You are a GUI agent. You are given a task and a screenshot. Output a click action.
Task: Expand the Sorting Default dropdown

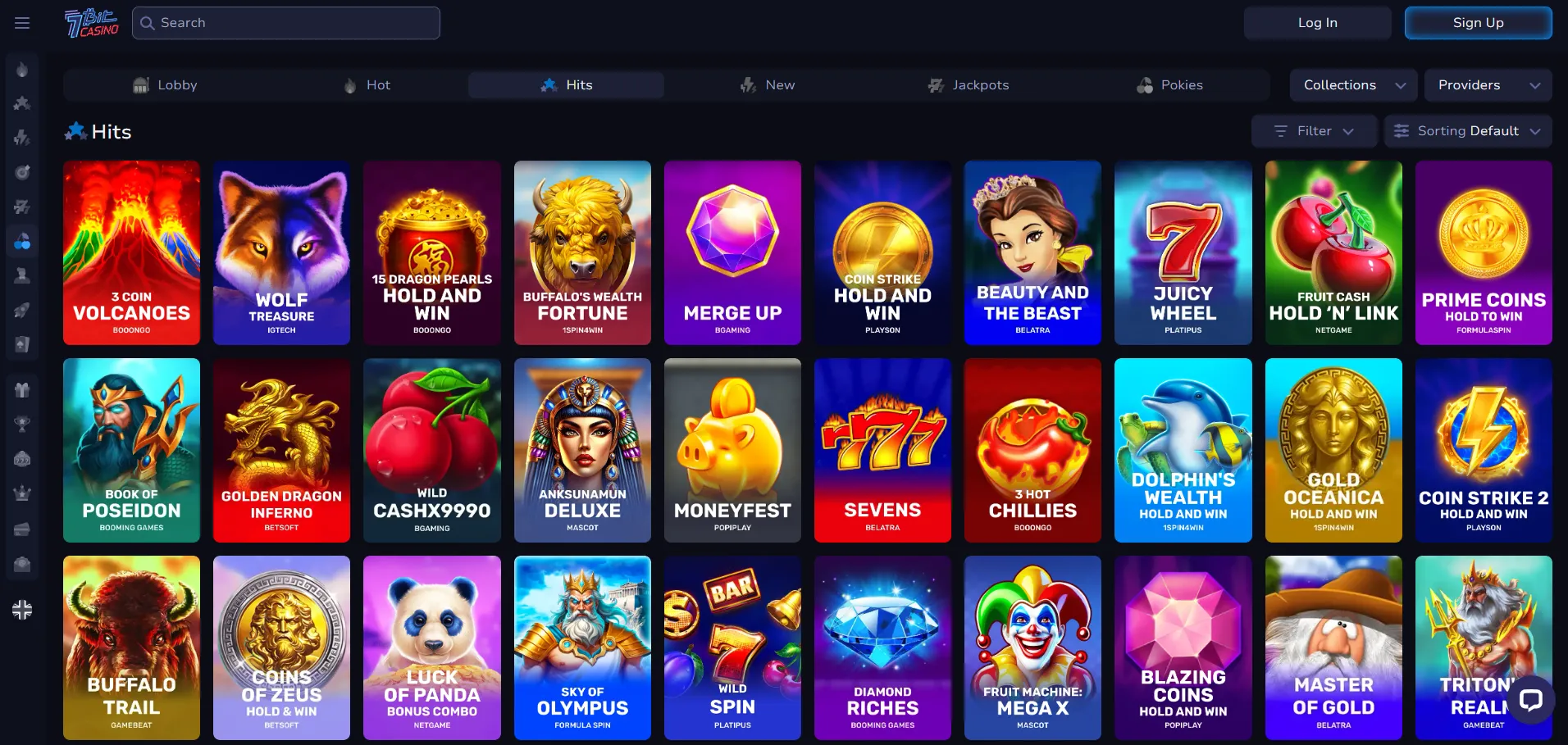(1467, 131)
